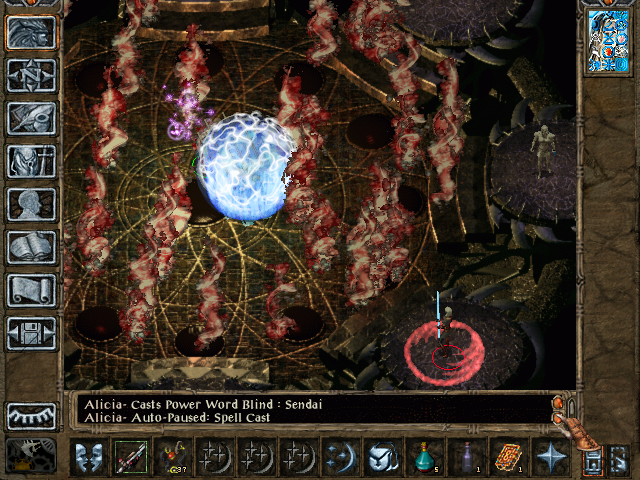Open the journal screen
The width and height of the screenshot is (640, 480).
(x=31, y=118)
